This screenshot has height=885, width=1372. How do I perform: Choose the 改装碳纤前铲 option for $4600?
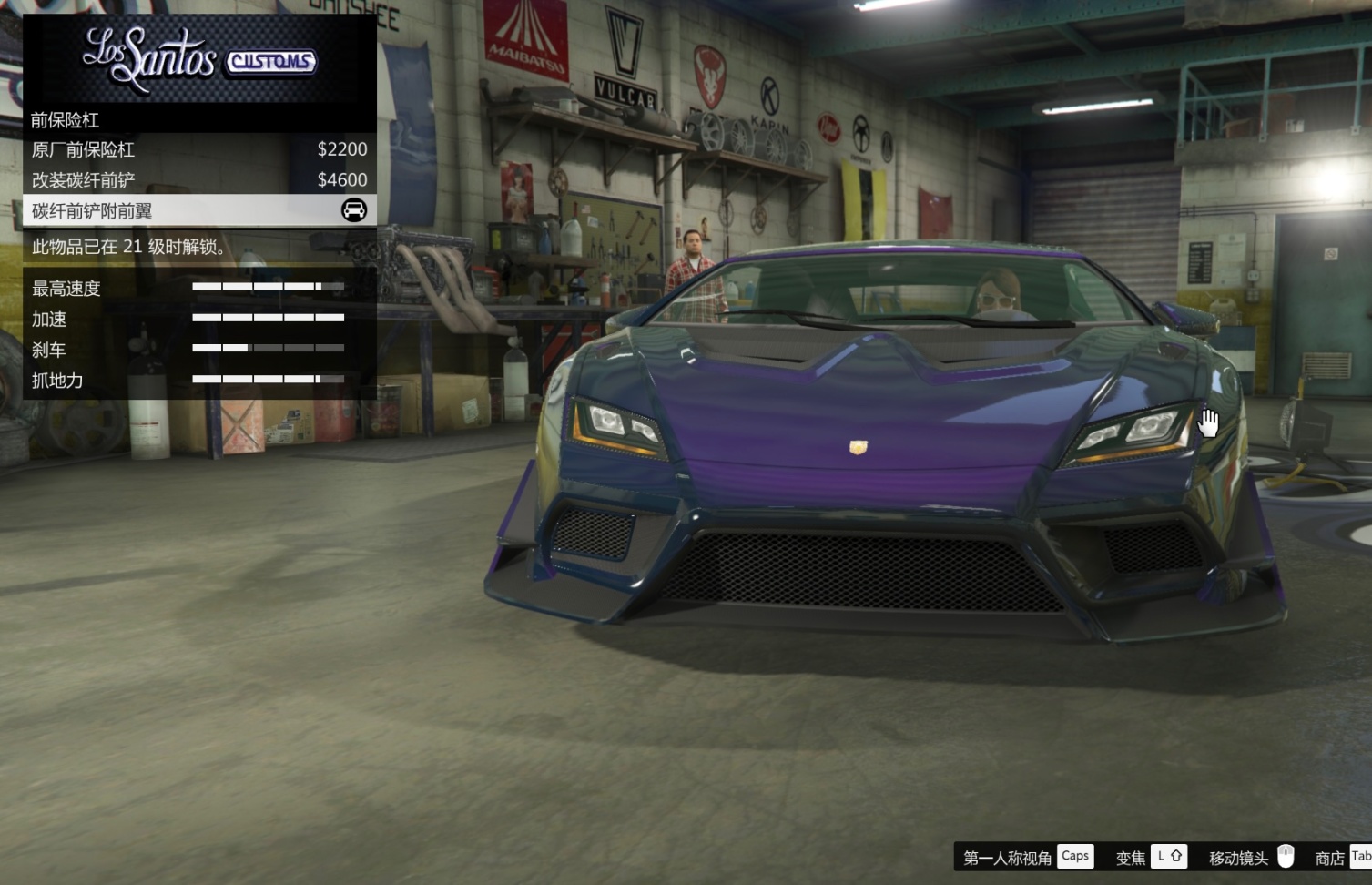198,180
